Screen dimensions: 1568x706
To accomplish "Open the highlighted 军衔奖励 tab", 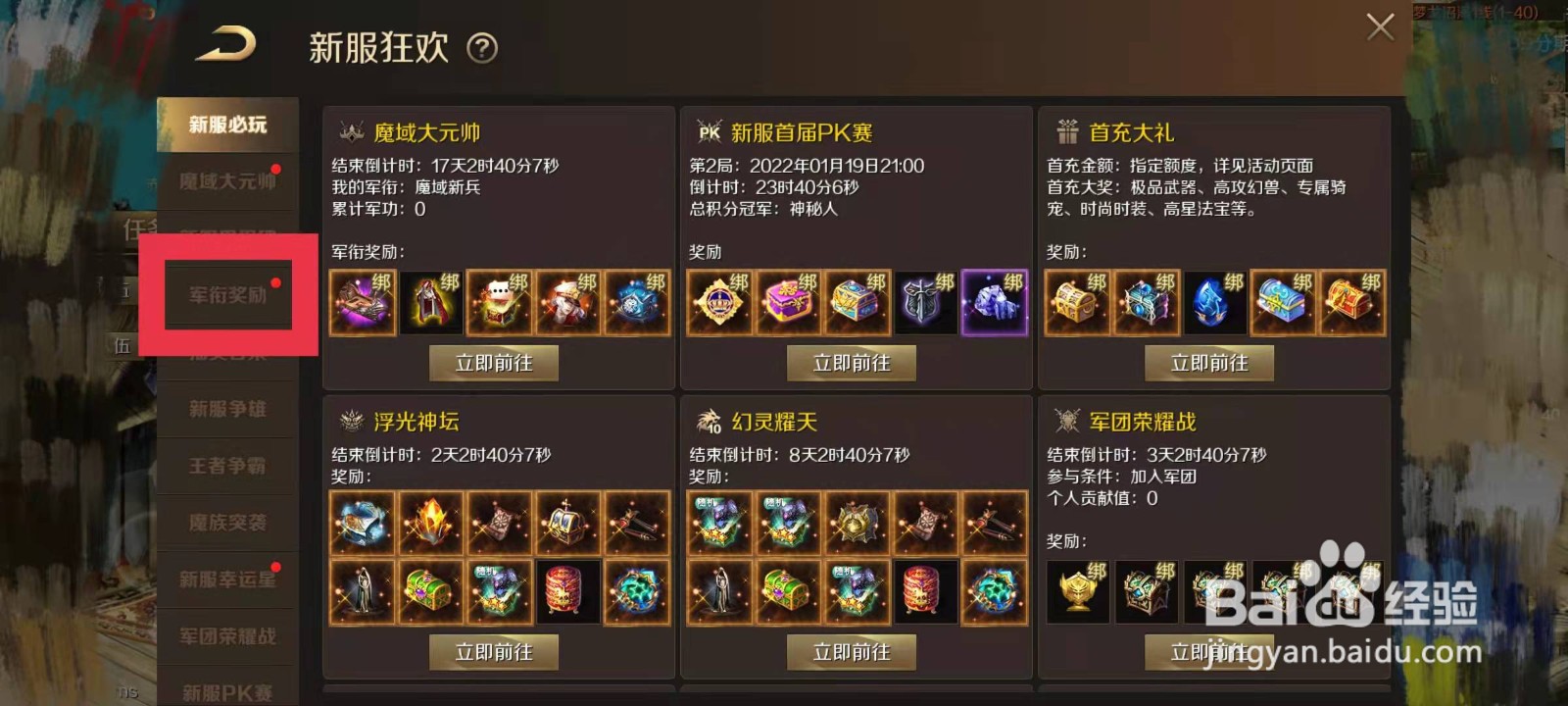I will coord(227,294).
